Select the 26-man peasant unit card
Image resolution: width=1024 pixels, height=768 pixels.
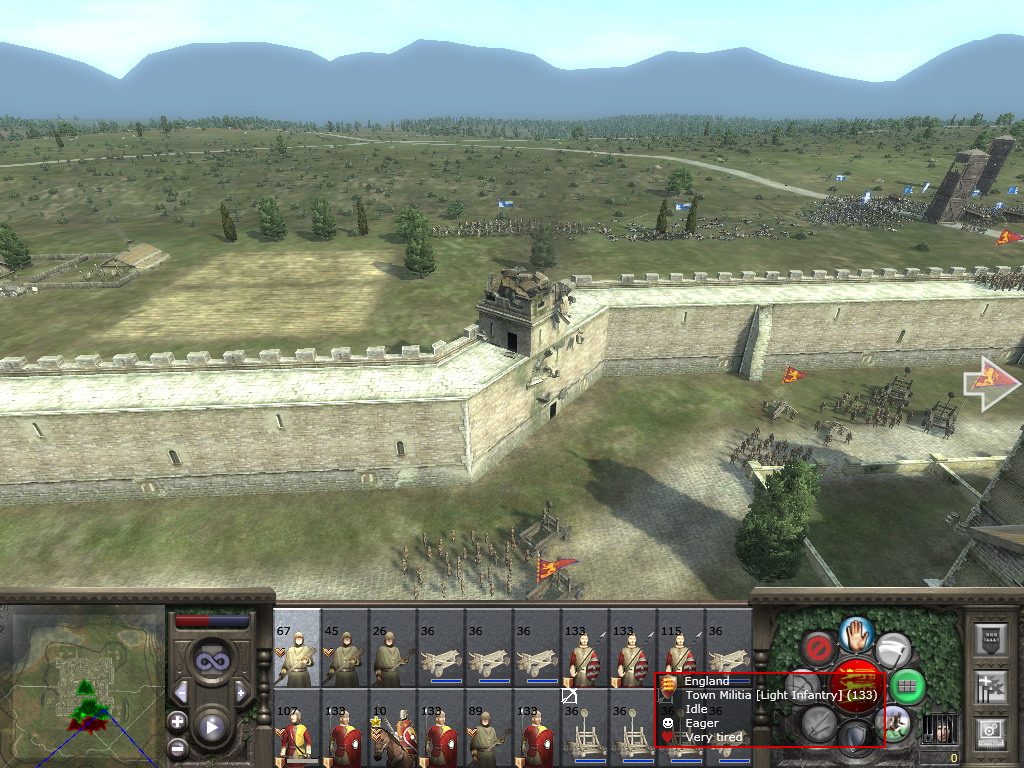coord(393,648)
